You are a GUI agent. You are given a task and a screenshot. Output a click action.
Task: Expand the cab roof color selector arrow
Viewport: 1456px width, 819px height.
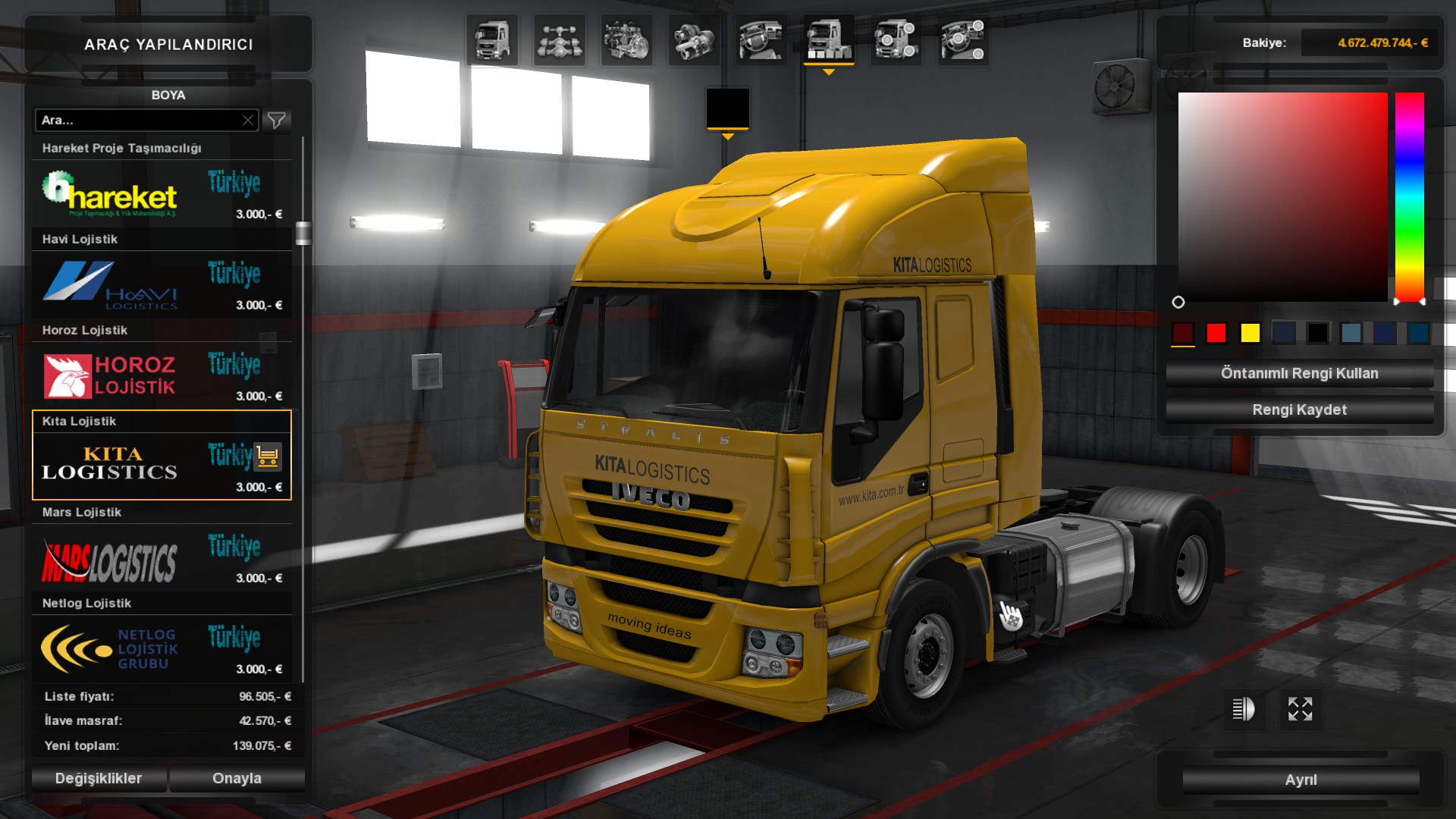(x=728, y=136)
